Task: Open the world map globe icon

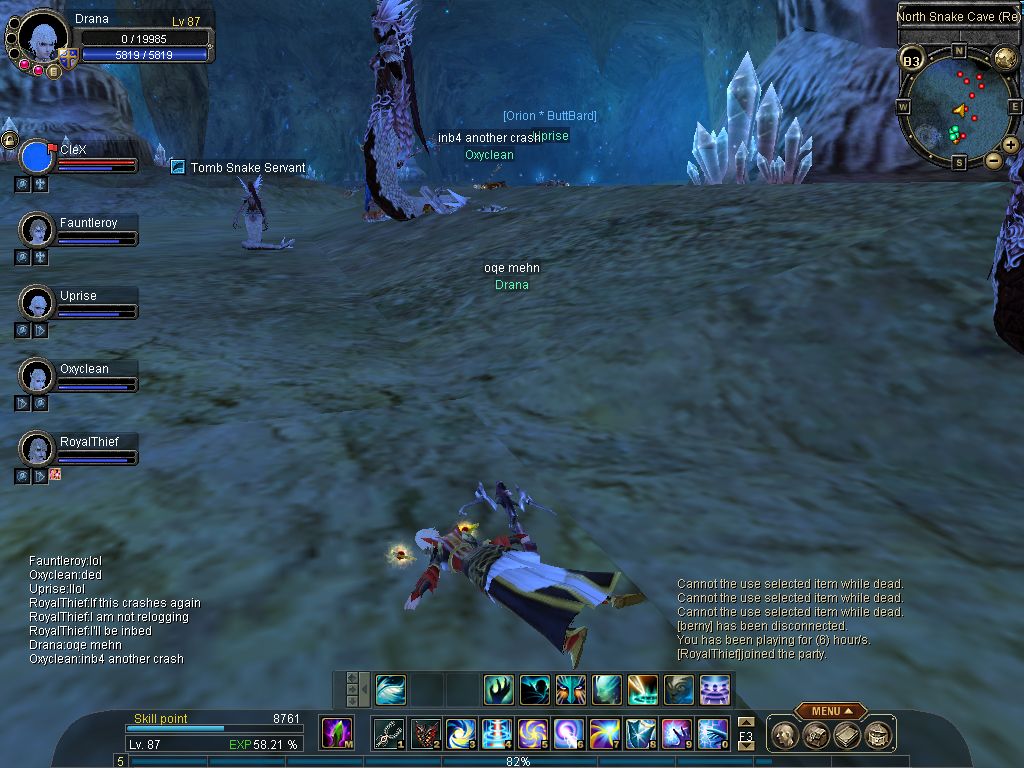Action: (x=1005, y=58)
